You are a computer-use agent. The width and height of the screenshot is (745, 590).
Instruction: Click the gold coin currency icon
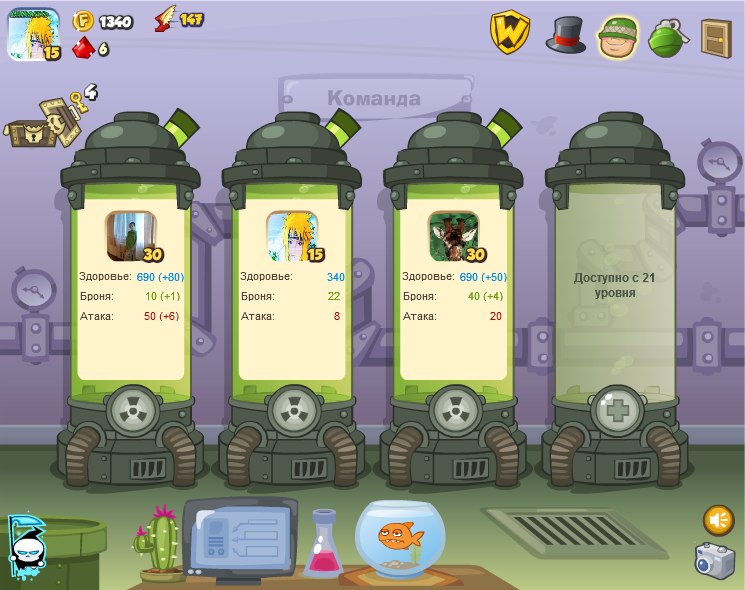coord(83,21)
